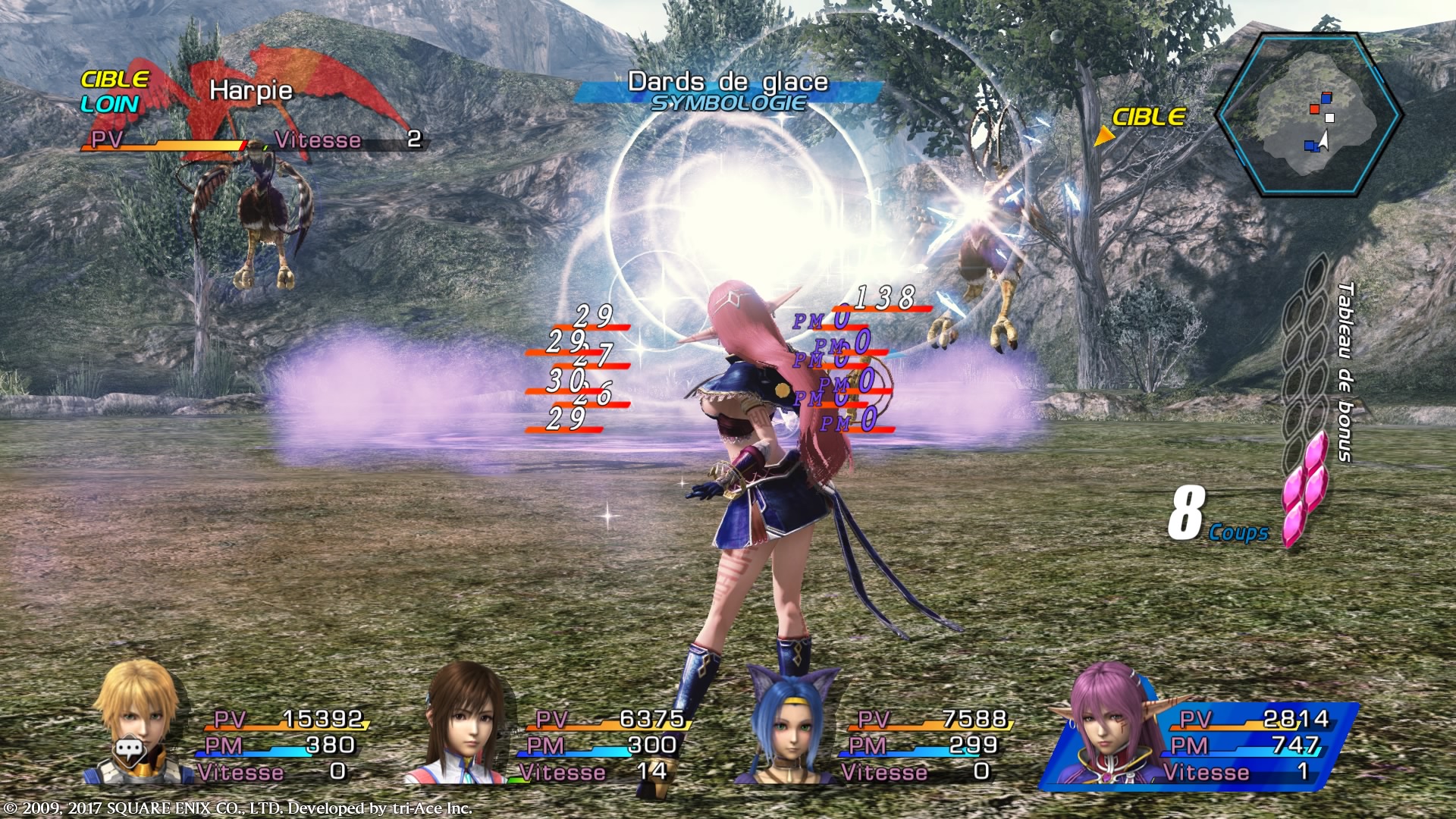Click the speech bubble icon on blond hero

tap(130, 751)
